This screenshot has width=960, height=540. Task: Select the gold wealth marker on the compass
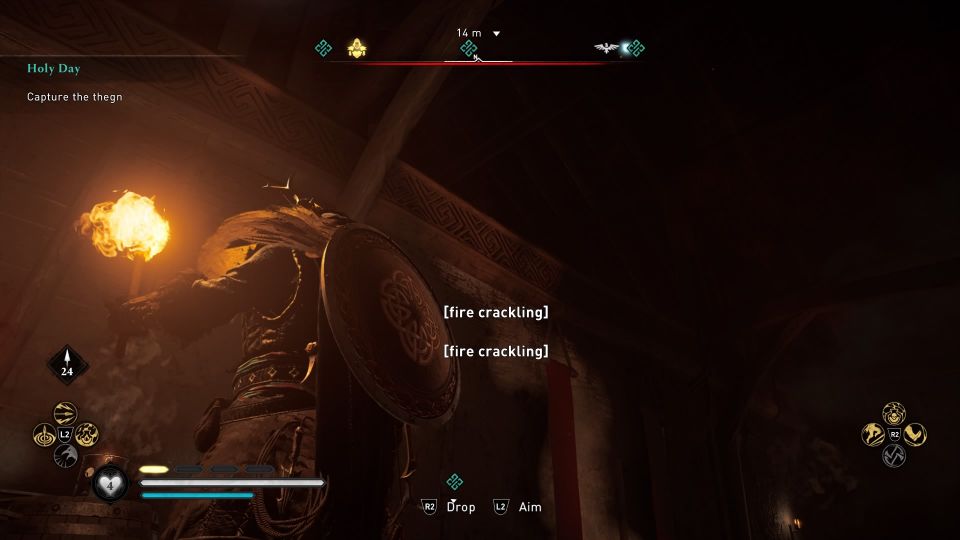point(357,47)
